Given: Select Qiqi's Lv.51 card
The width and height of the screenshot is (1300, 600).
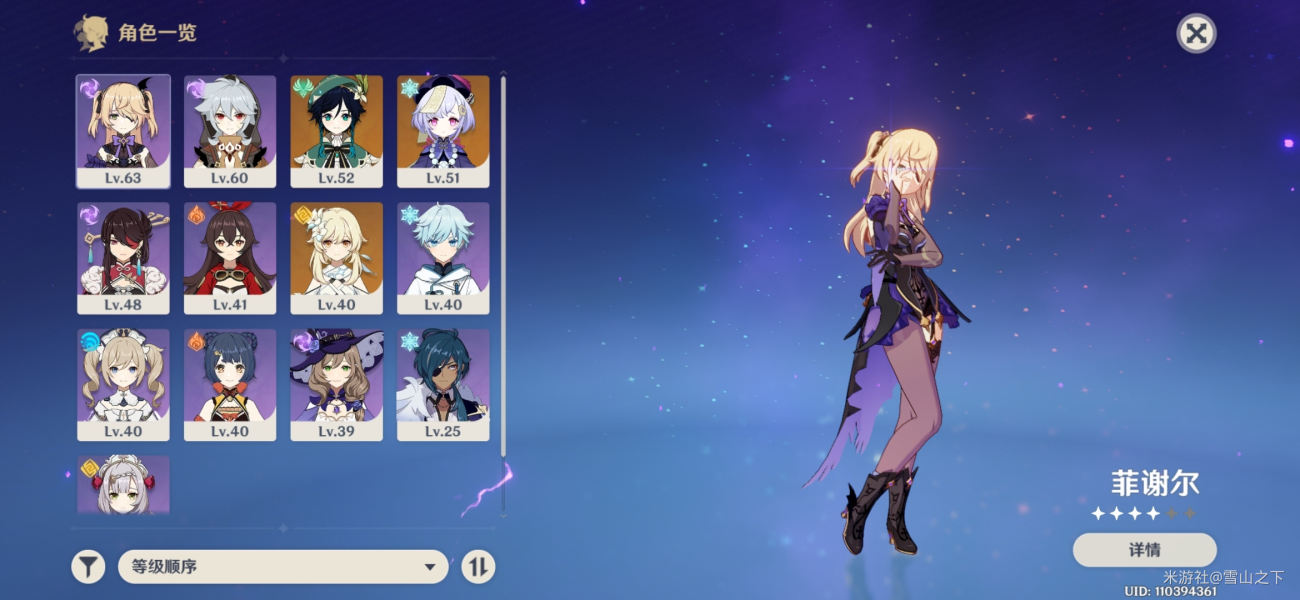Looking at the screenshot, I should 443,131.
